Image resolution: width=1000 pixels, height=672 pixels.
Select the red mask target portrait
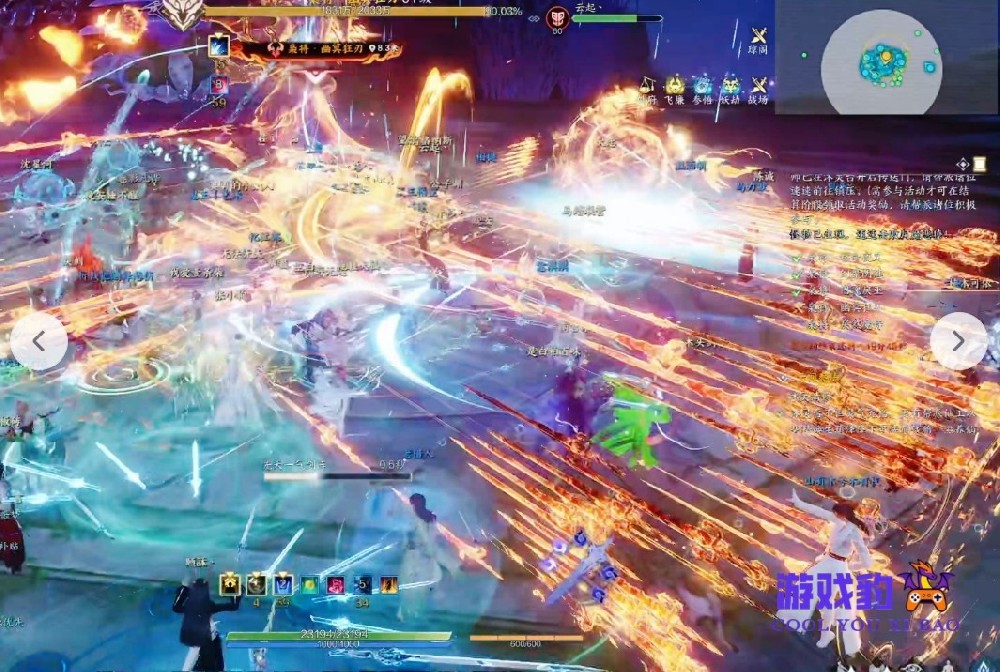pos(558,18)
